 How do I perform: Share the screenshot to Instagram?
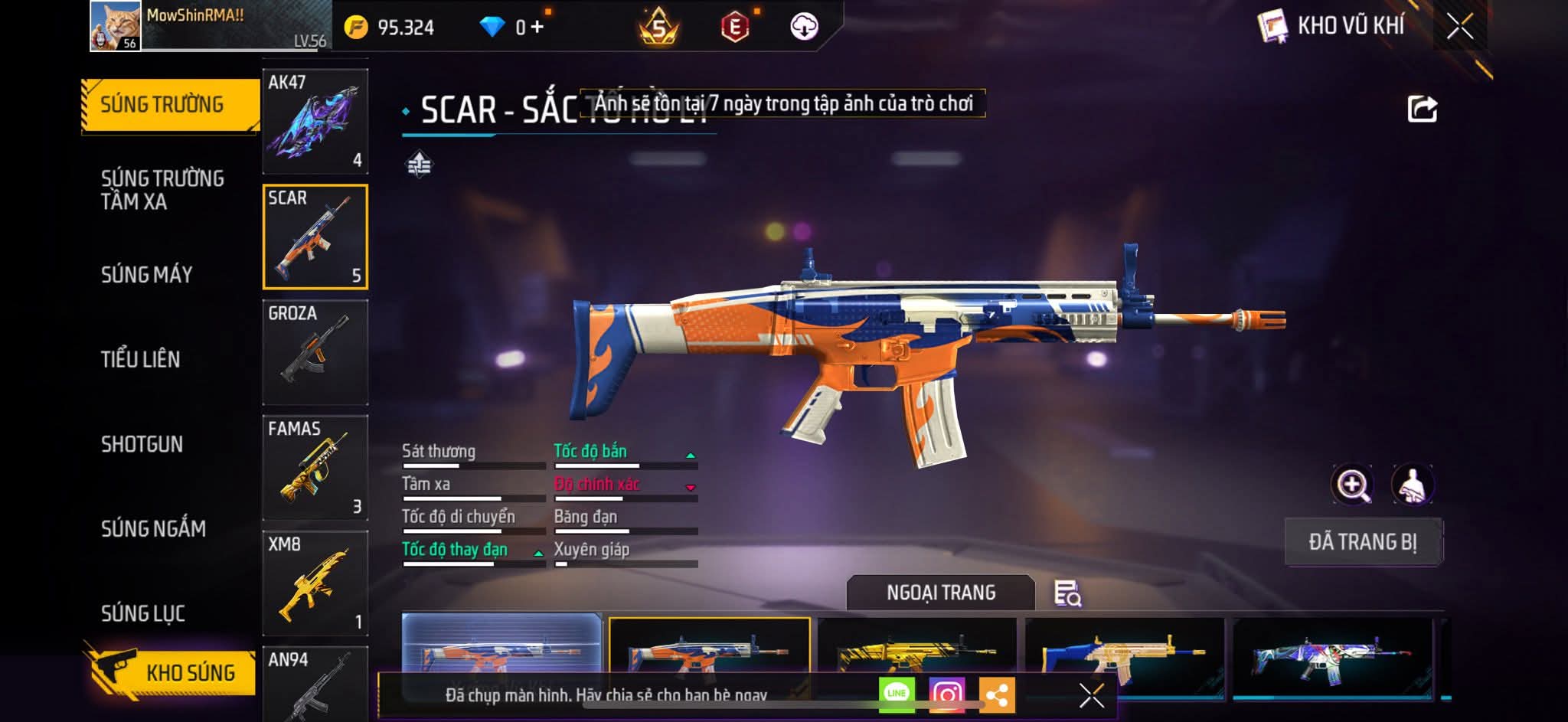click(946, 694)
